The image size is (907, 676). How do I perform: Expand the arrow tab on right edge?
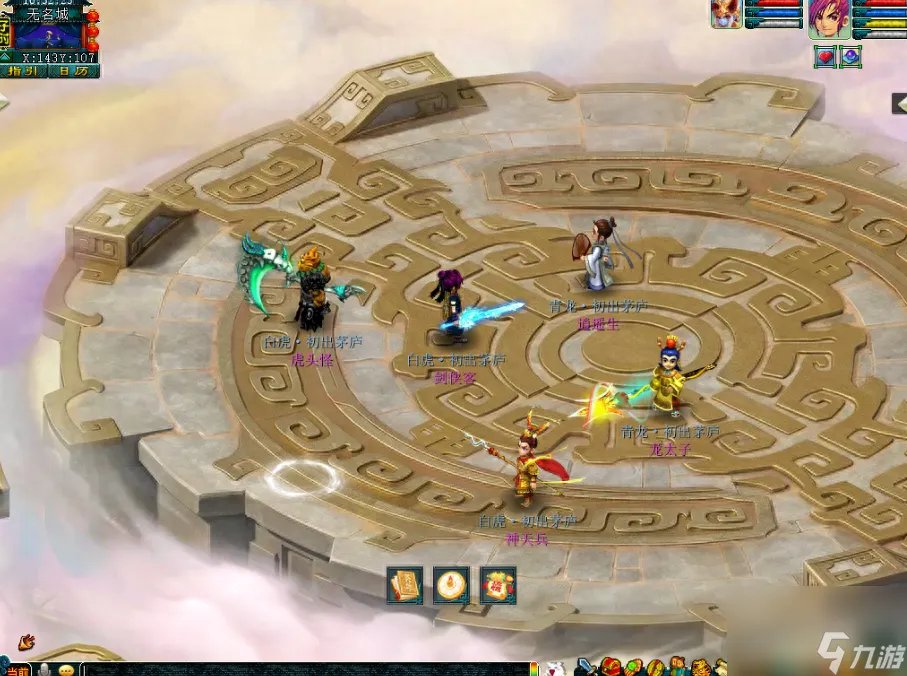[900, 104]
